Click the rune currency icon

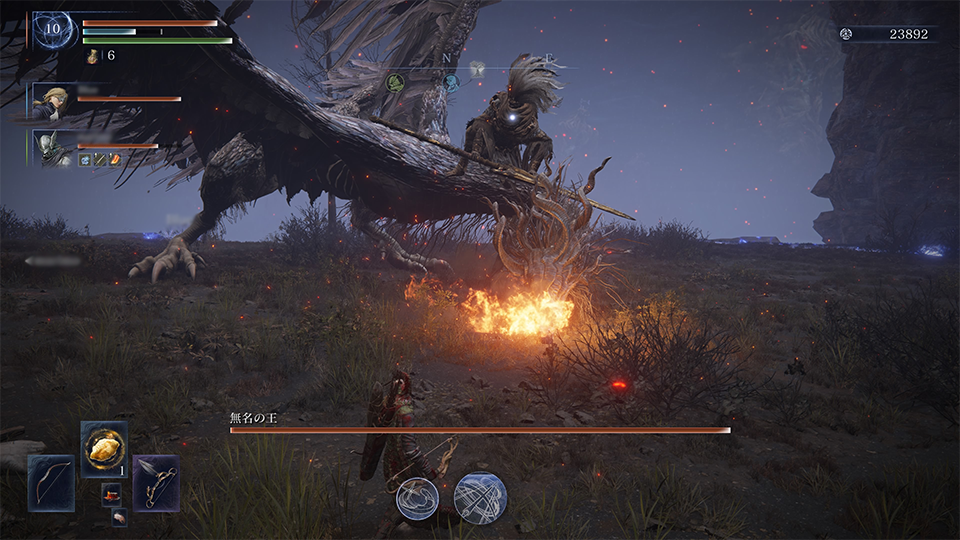point(847,34)
